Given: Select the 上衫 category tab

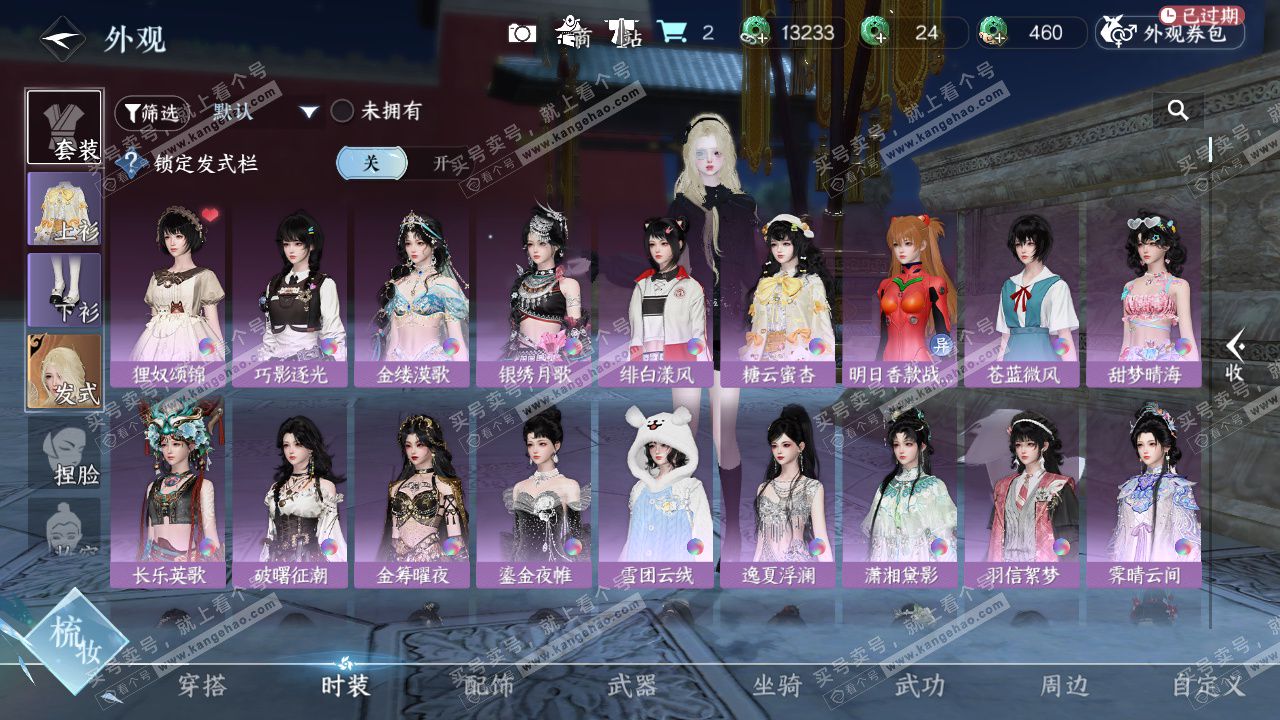Looking at the screenshot, I should (x=64, y=208).
